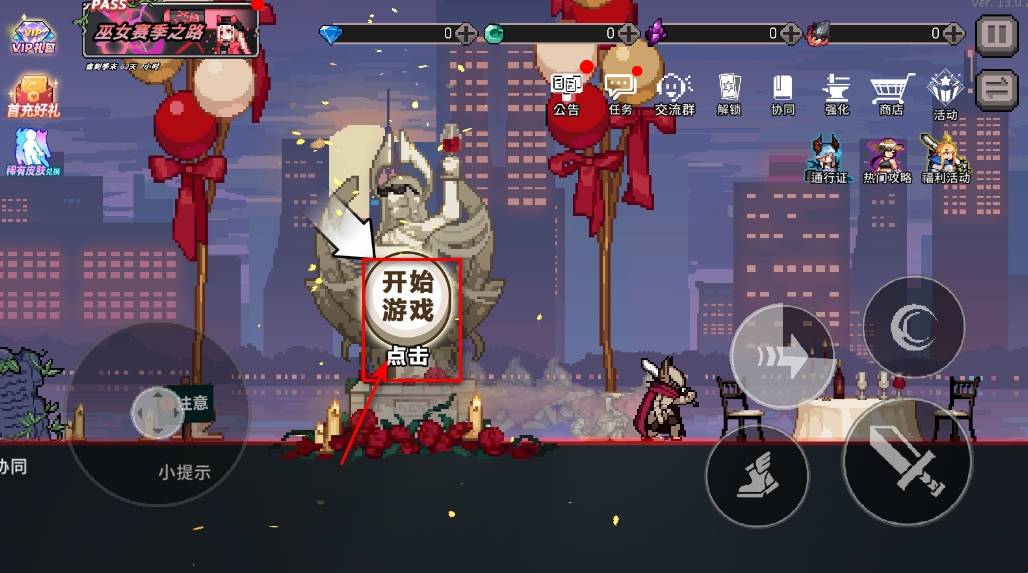
Task: Open the 解锁 unlock cards menu
Action: coord(729,93)
